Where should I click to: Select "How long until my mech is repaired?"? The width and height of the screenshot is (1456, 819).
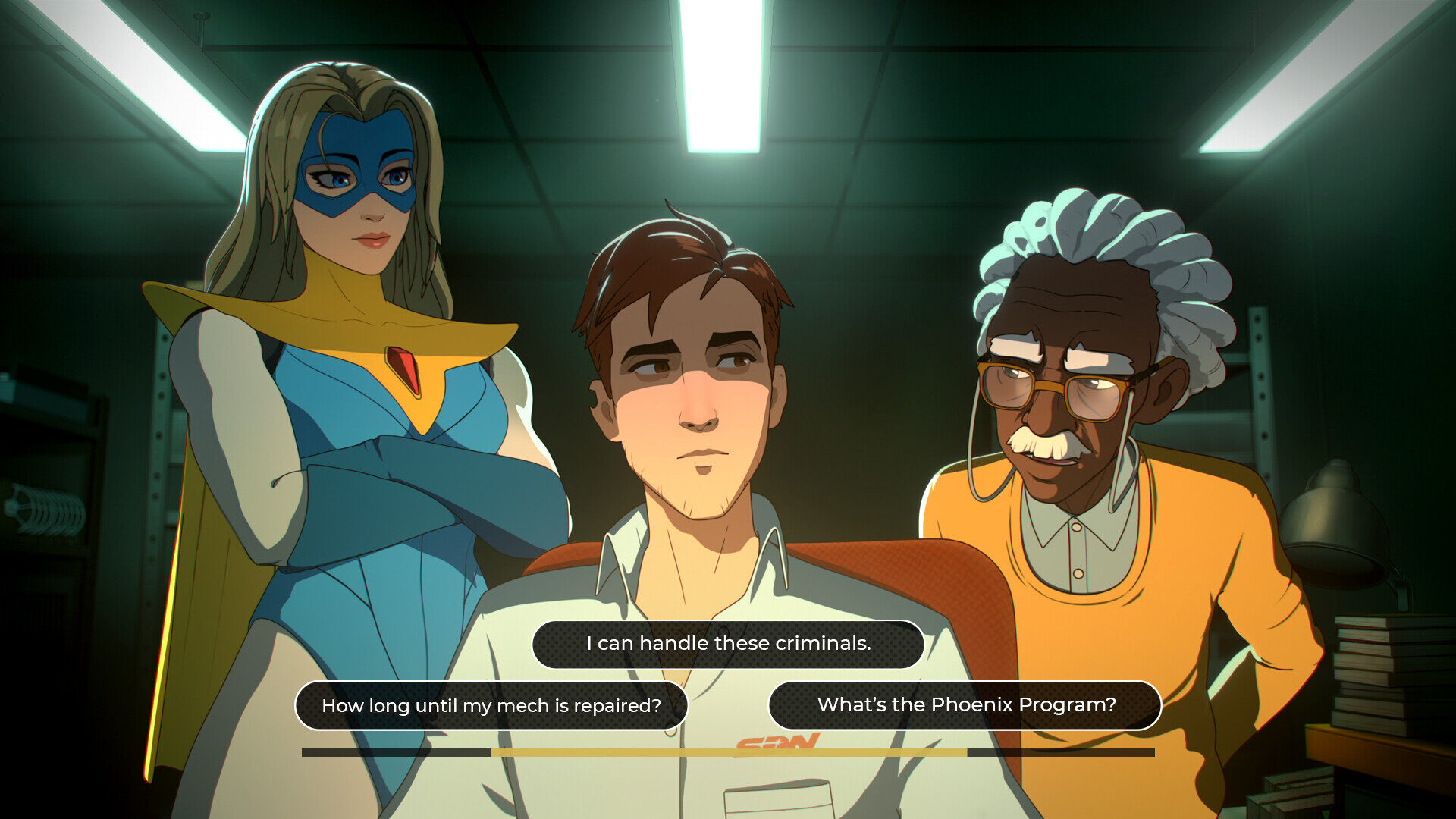tap(491, 705)
